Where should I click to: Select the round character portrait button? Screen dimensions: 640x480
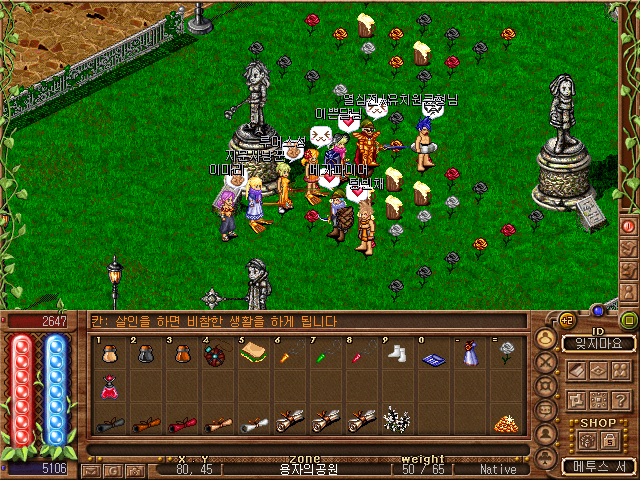pyautogui.click(x=546, y=339)
